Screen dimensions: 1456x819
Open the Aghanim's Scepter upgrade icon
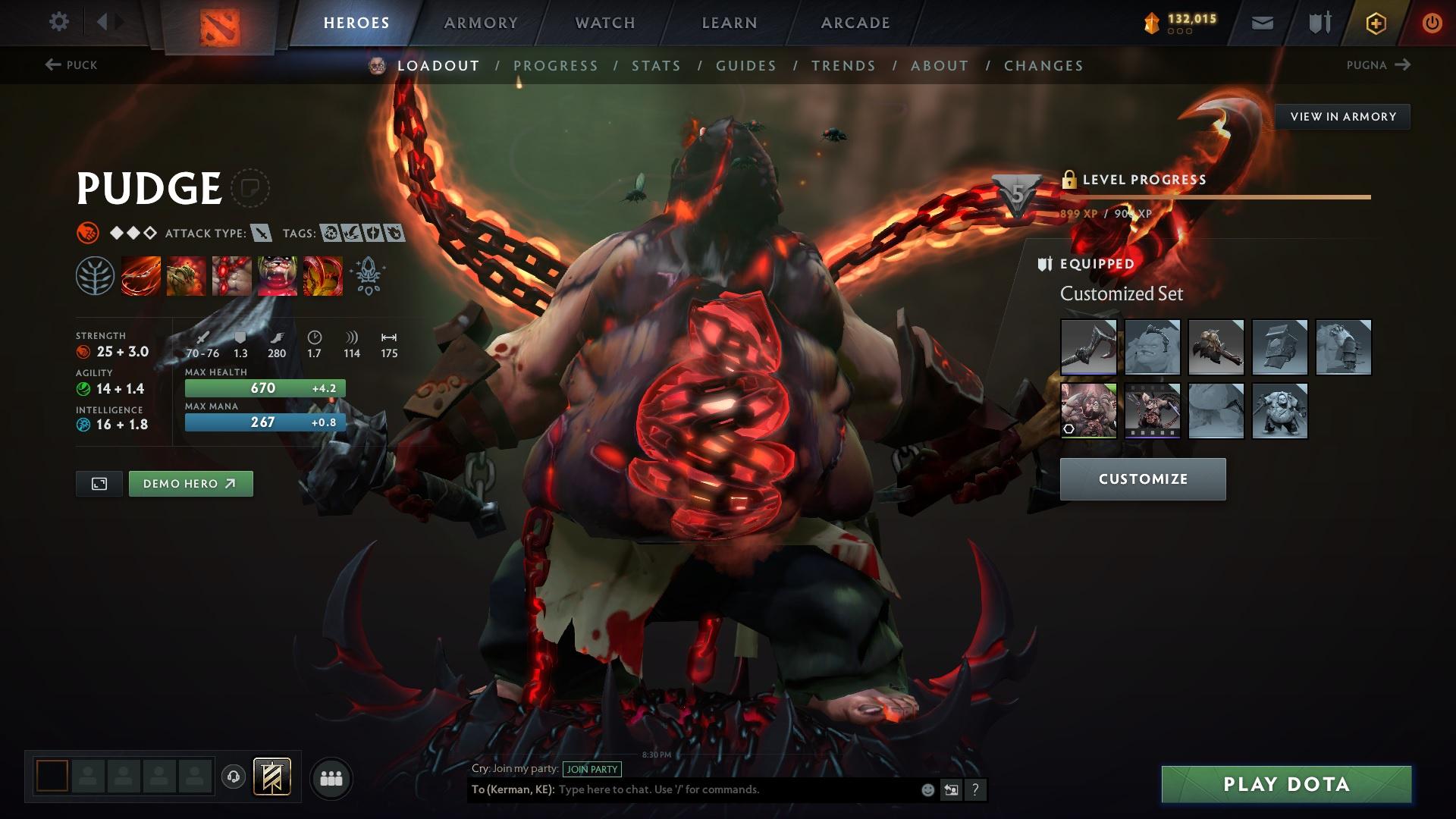click(x=366, y=275)
